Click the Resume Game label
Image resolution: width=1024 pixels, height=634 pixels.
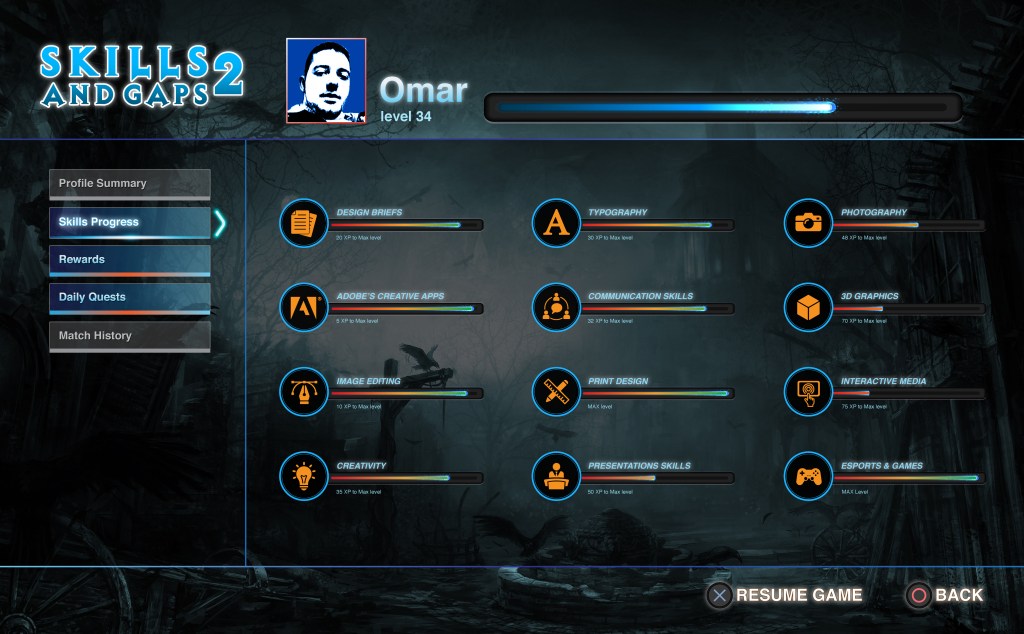[x=798, y=595]
